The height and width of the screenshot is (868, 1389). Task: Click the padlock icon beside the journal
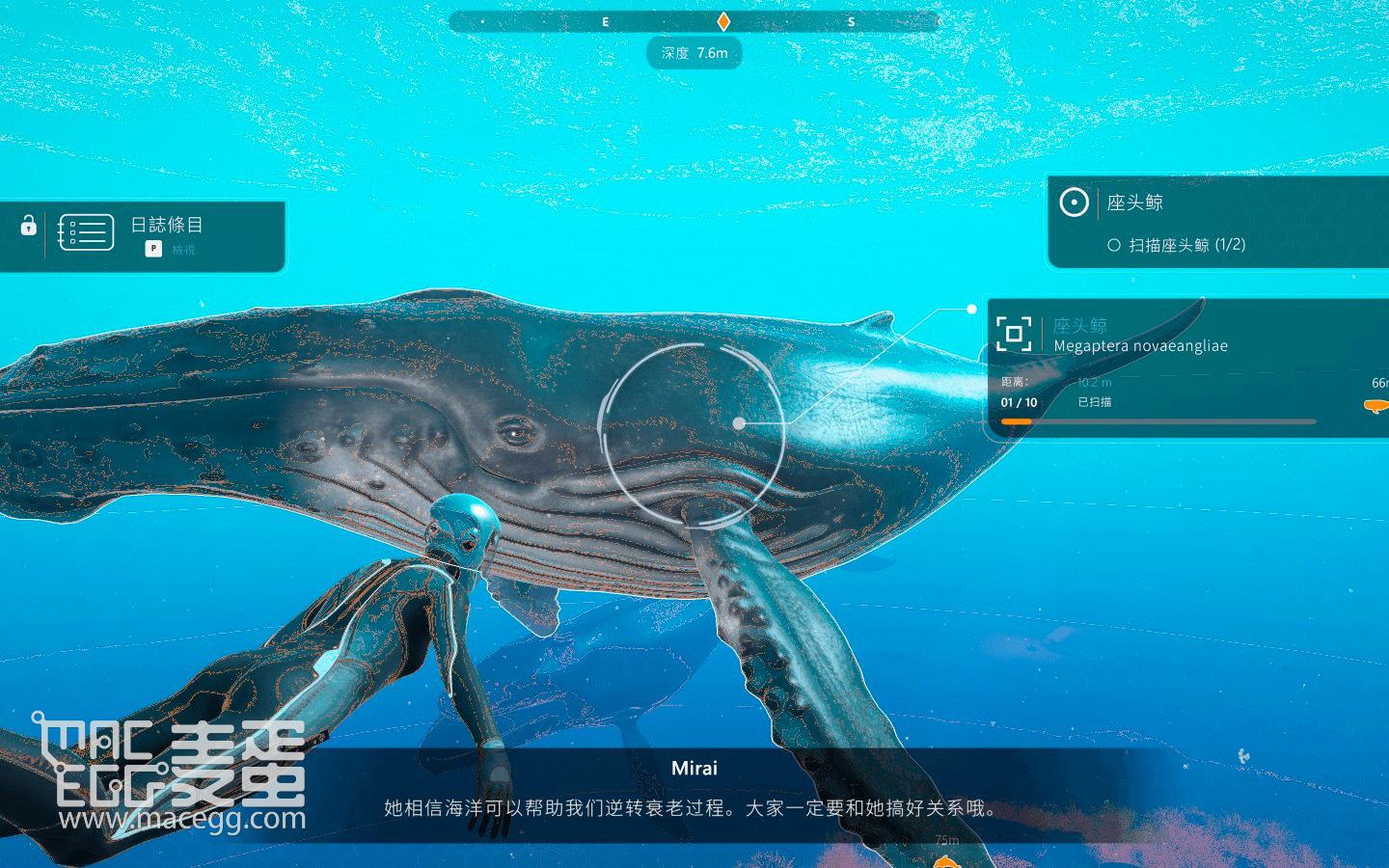28,226
